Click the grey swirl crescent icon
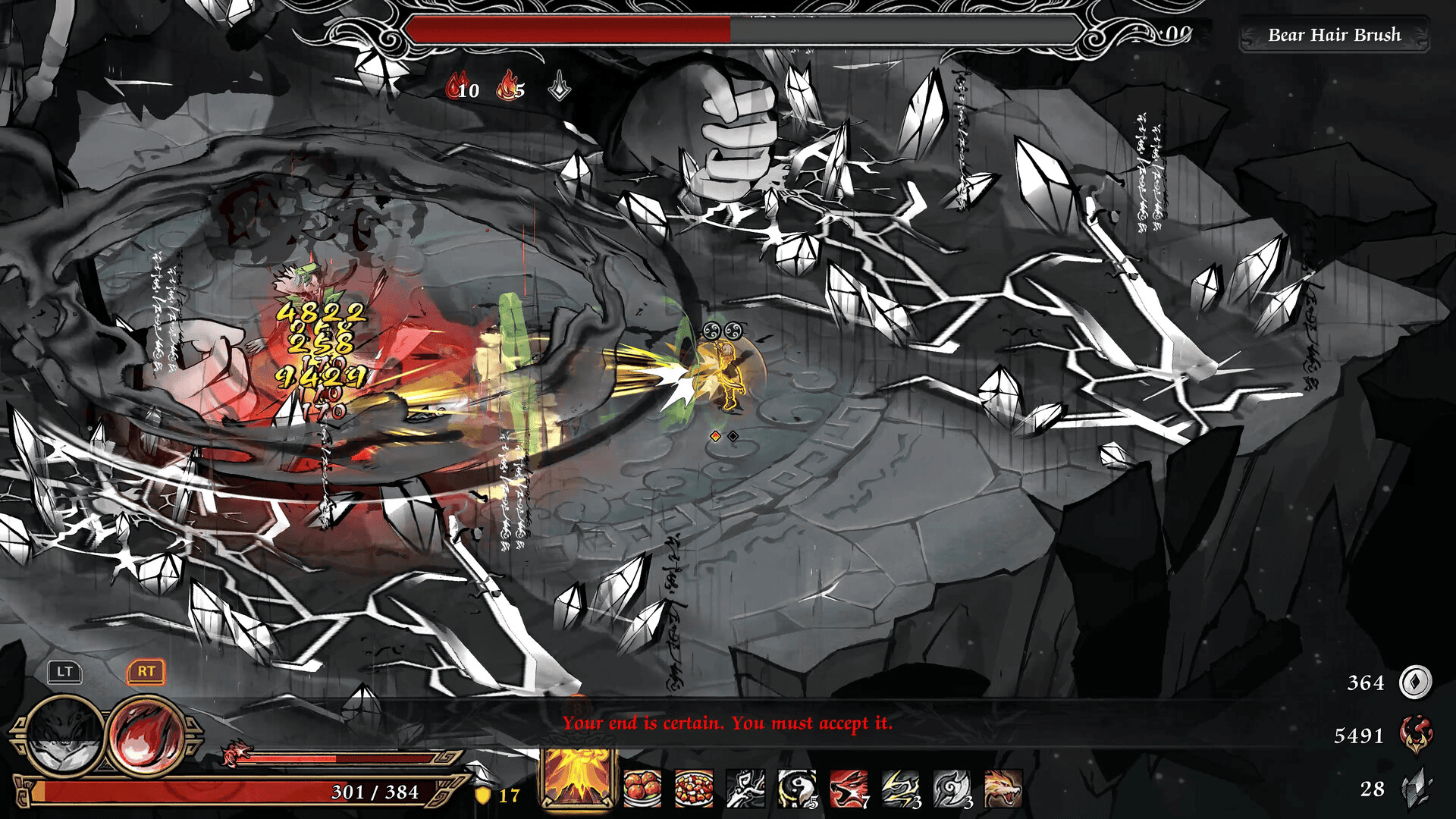1456x819 pixels. (x=952, y=789)
